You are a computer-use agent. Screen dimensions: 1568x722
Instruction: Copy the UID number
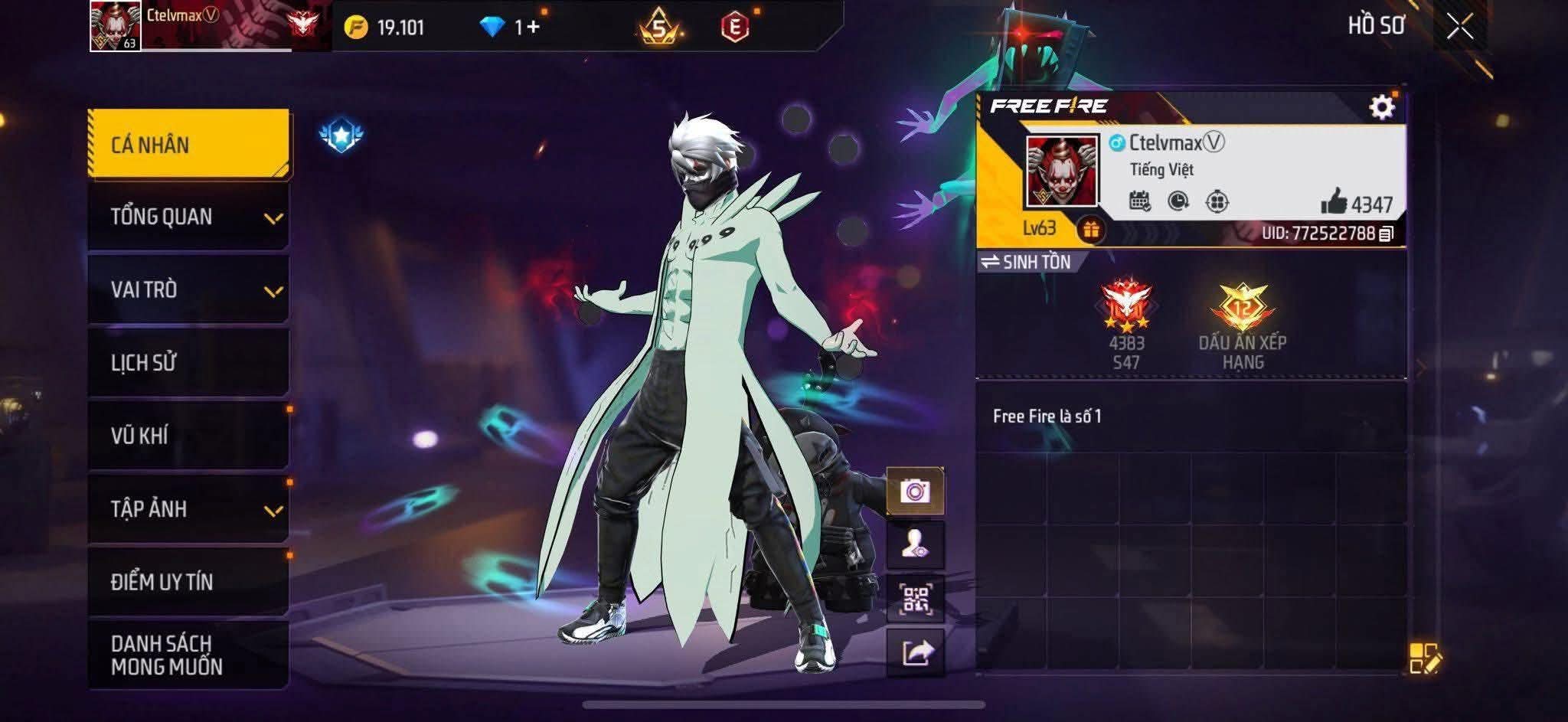(1386, 234)
